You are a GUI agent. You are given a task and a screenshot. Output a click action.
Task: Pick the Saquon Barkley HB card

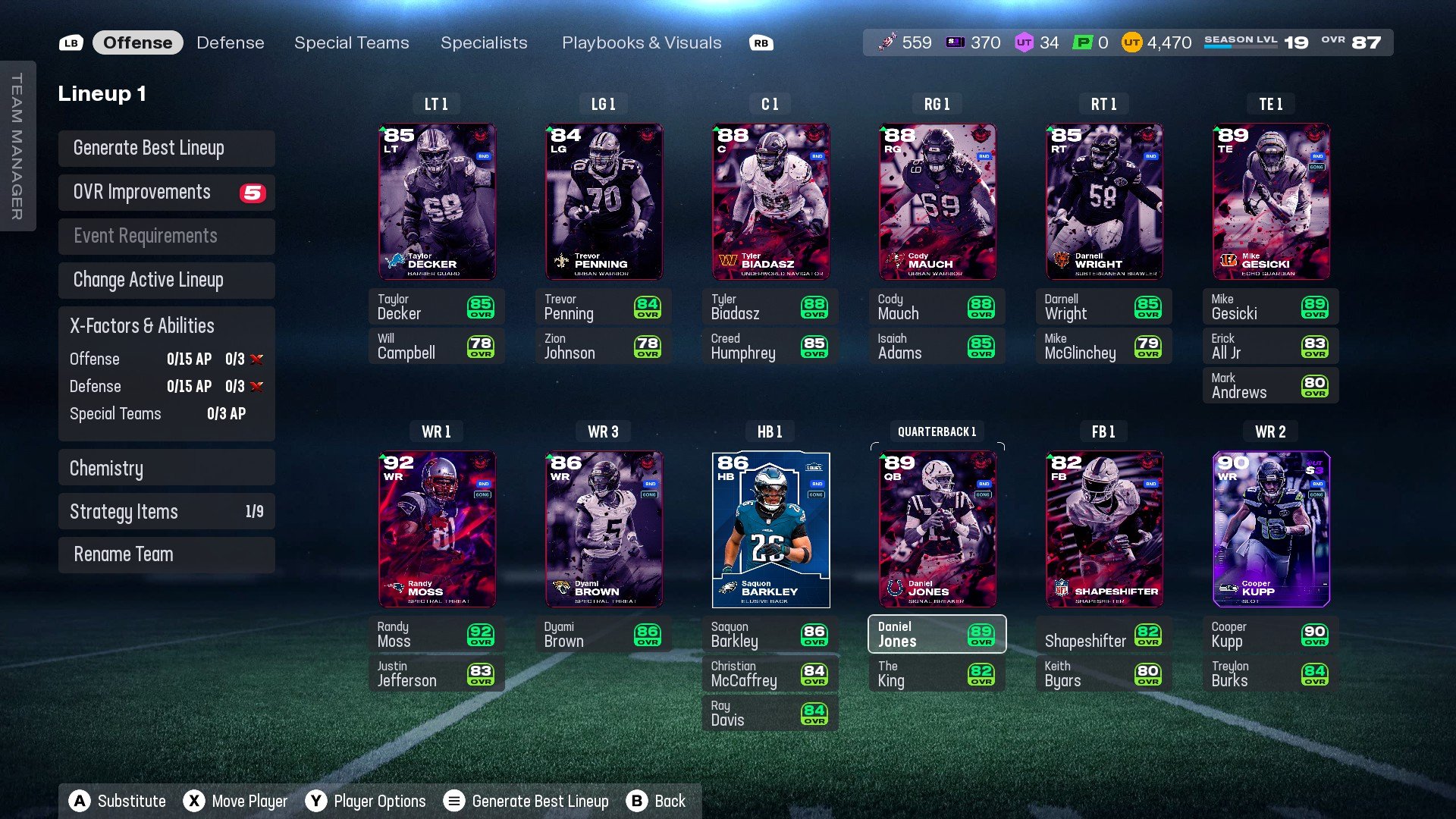click(770, 529)
